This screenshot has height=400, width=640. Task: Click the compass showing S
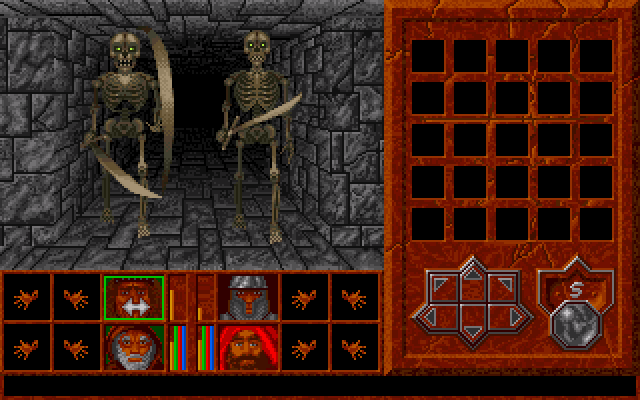(x=574, y=287)
